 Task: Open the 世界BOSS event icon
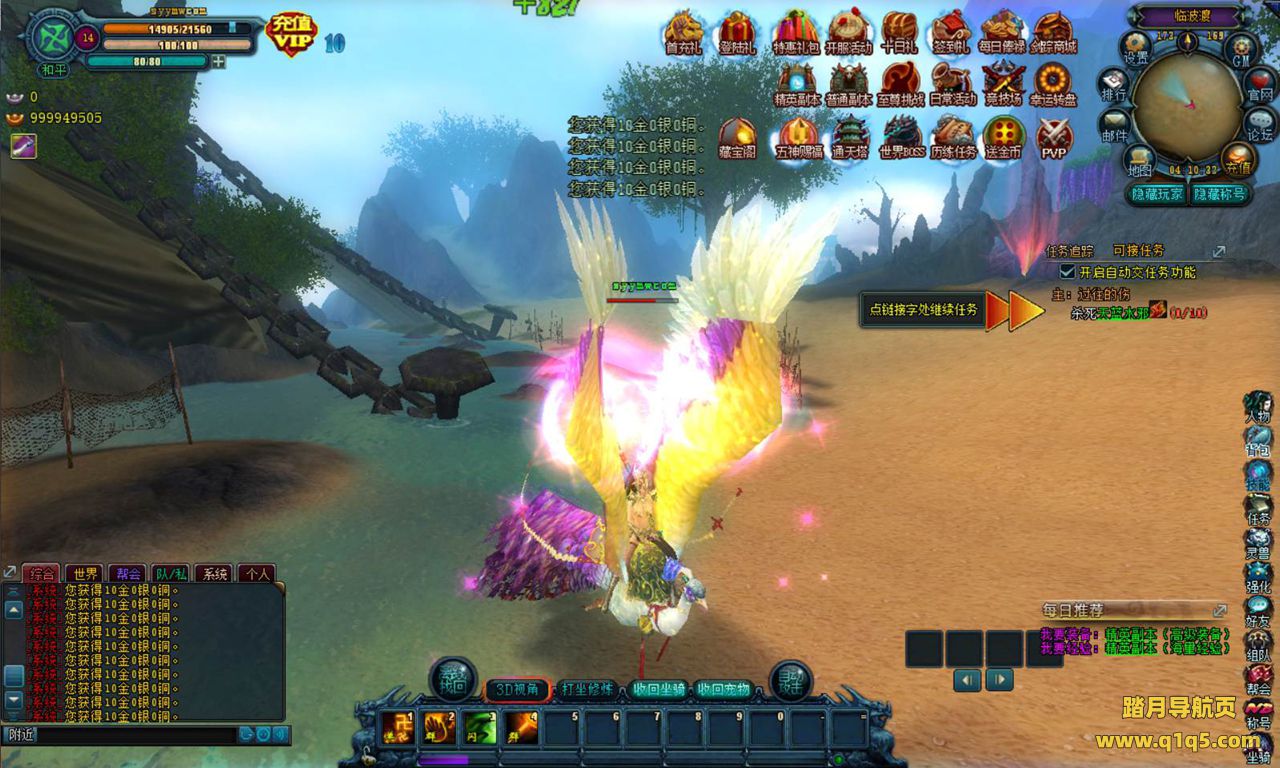(901, 138)
